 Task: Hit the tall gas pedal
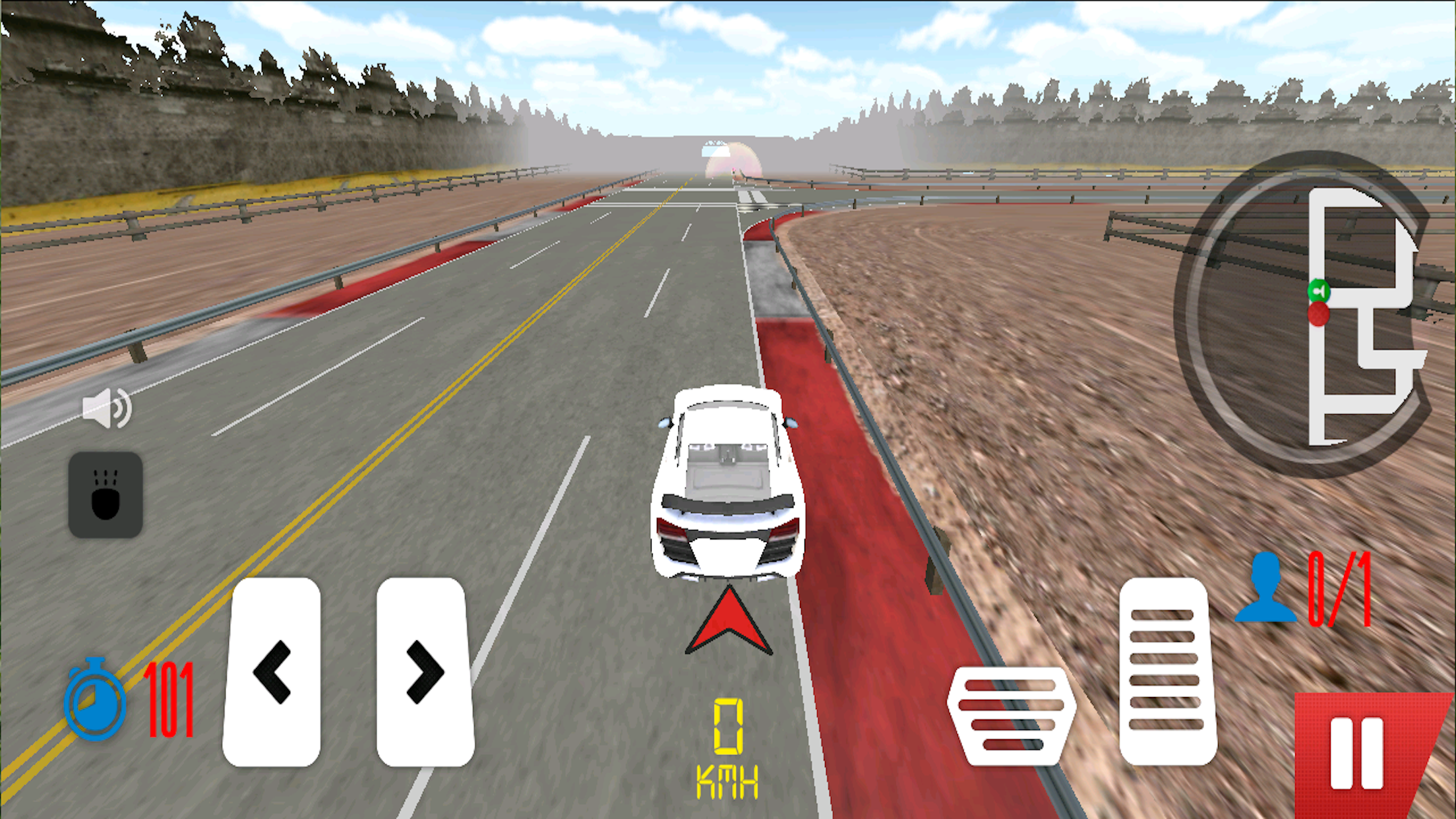coord(1167,671)
